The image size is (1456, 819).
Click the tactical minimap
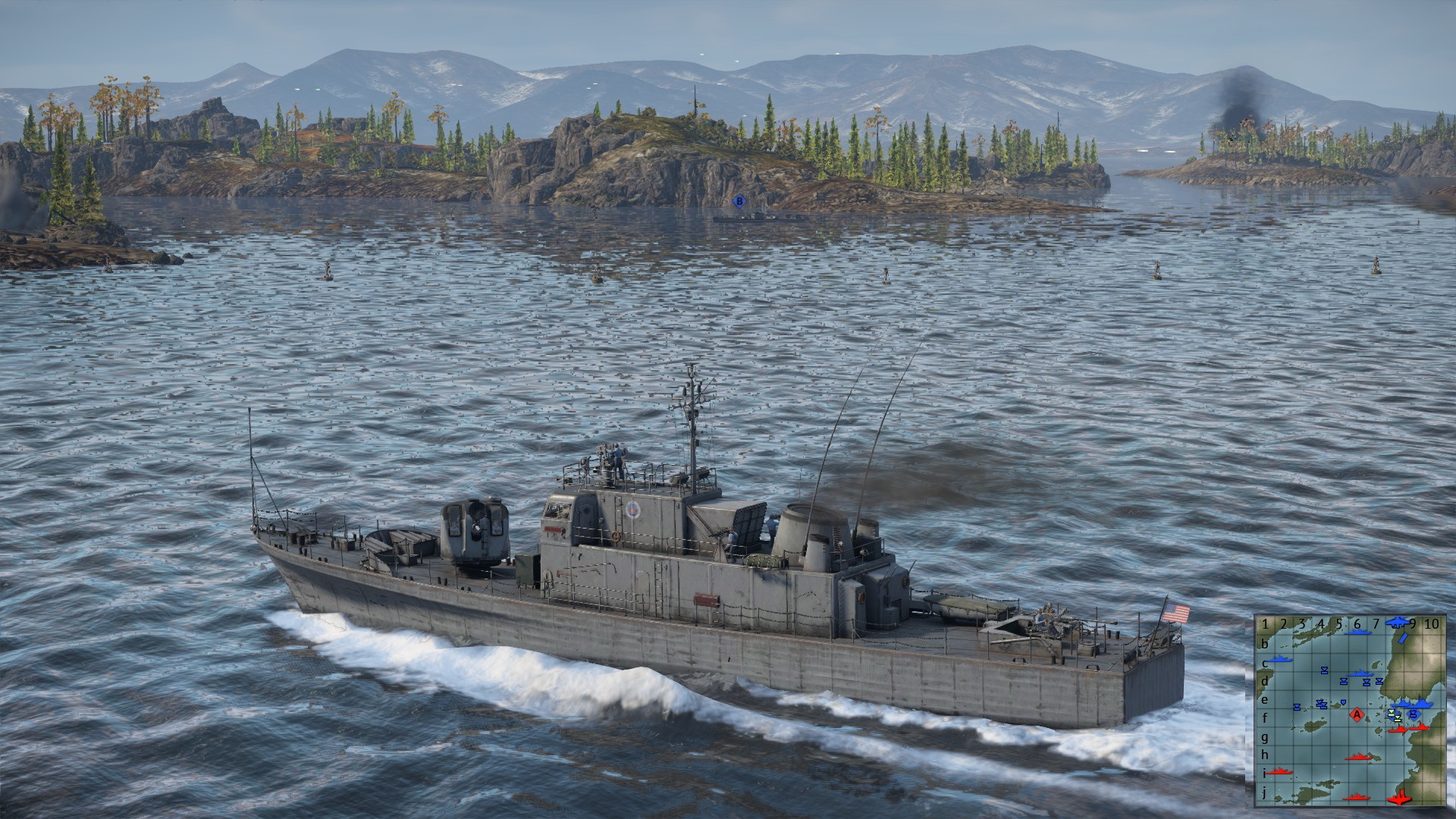(x=1350, y=710)
